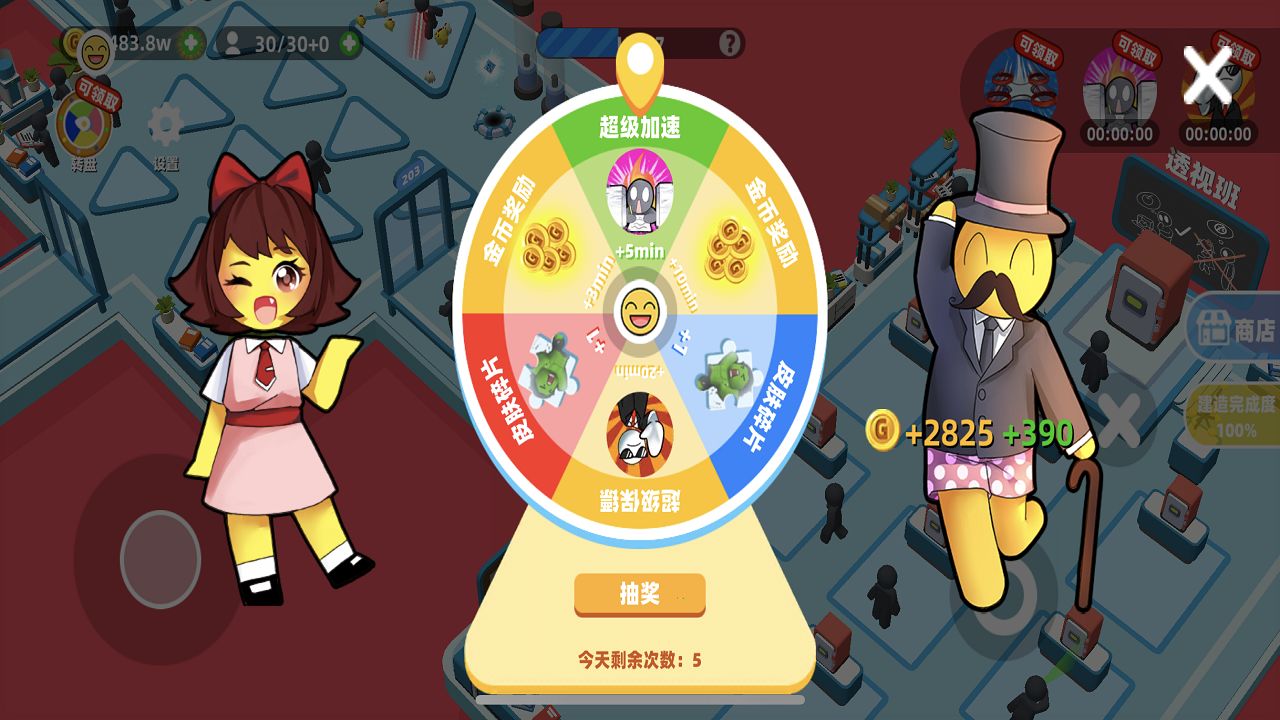Tap the +5min gas mask prize on wheel
This screenshot has width=1280, height=720.
[x=638, y=199]
